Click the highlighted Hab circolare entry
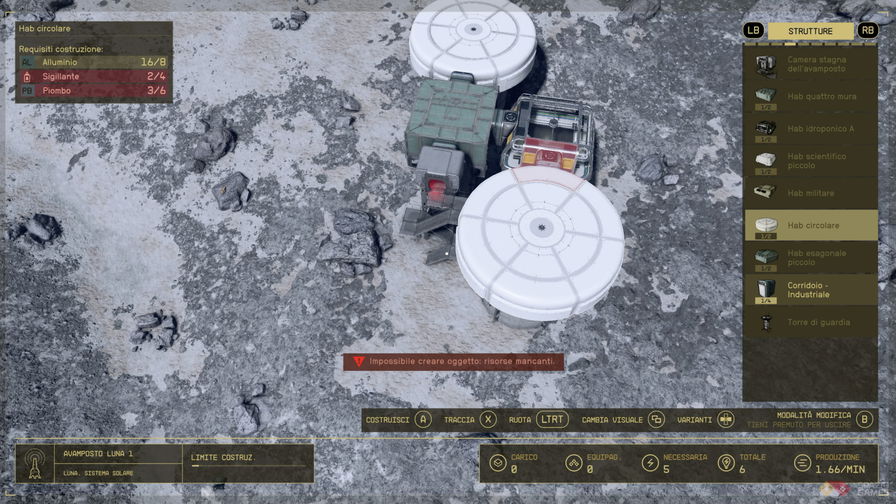Screen dimensions: 896x504 (811, 225)
